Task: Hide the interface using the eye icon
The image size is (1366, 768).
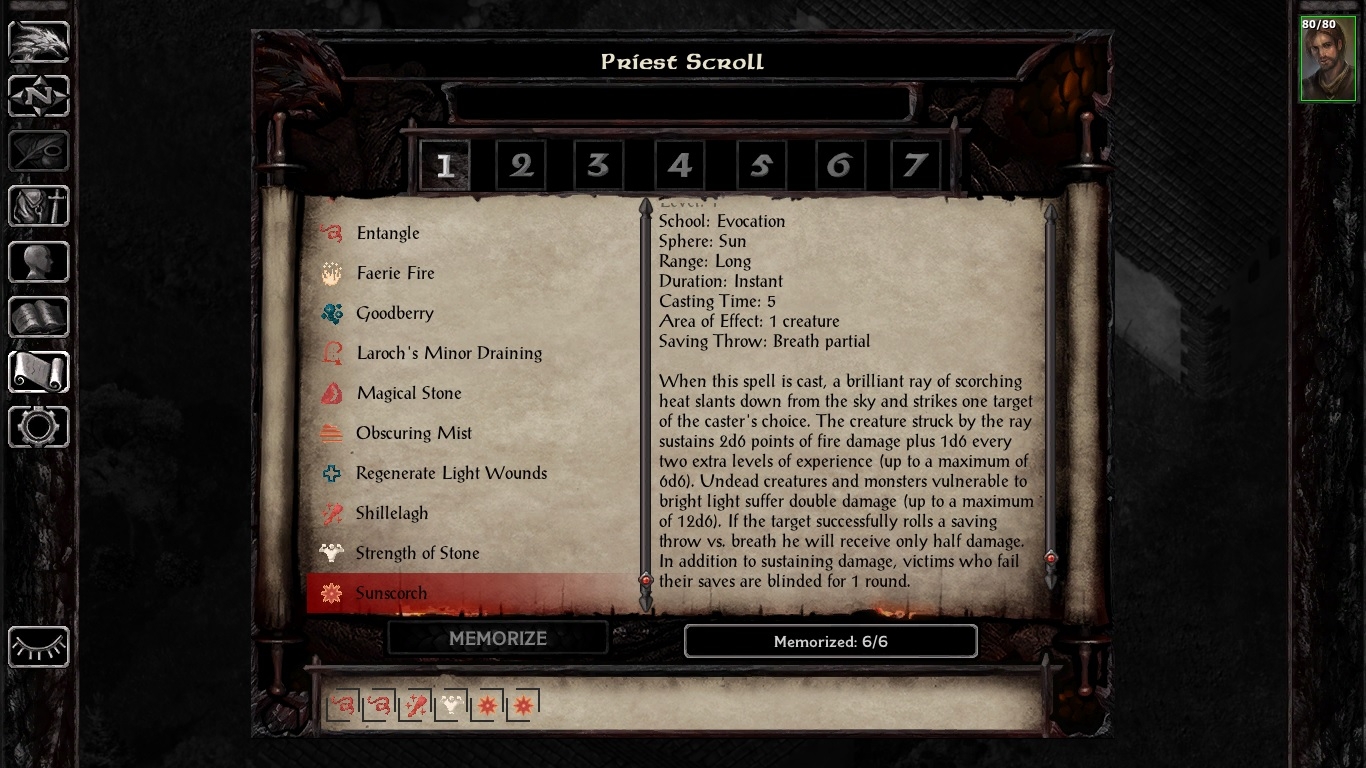Action: tap(38, 648)
